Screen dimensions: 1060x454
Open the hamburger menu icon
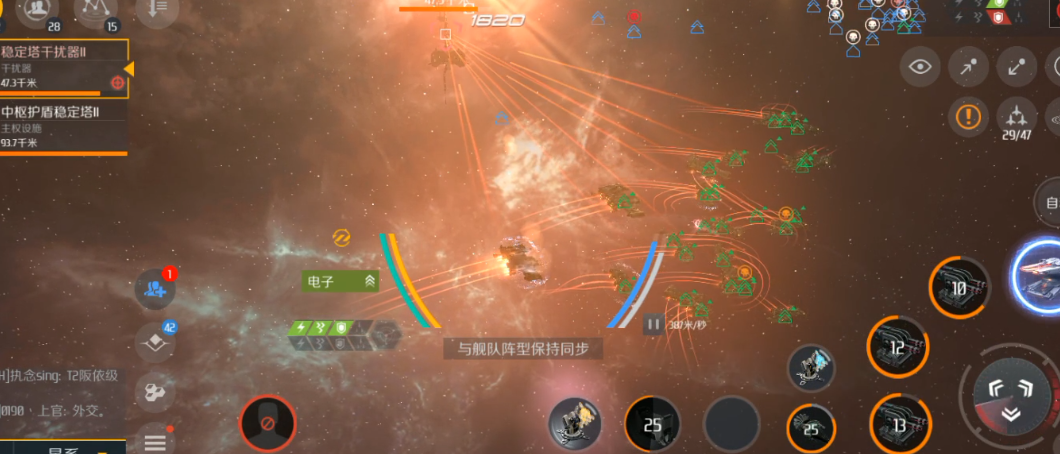click(x=155, y=441)
